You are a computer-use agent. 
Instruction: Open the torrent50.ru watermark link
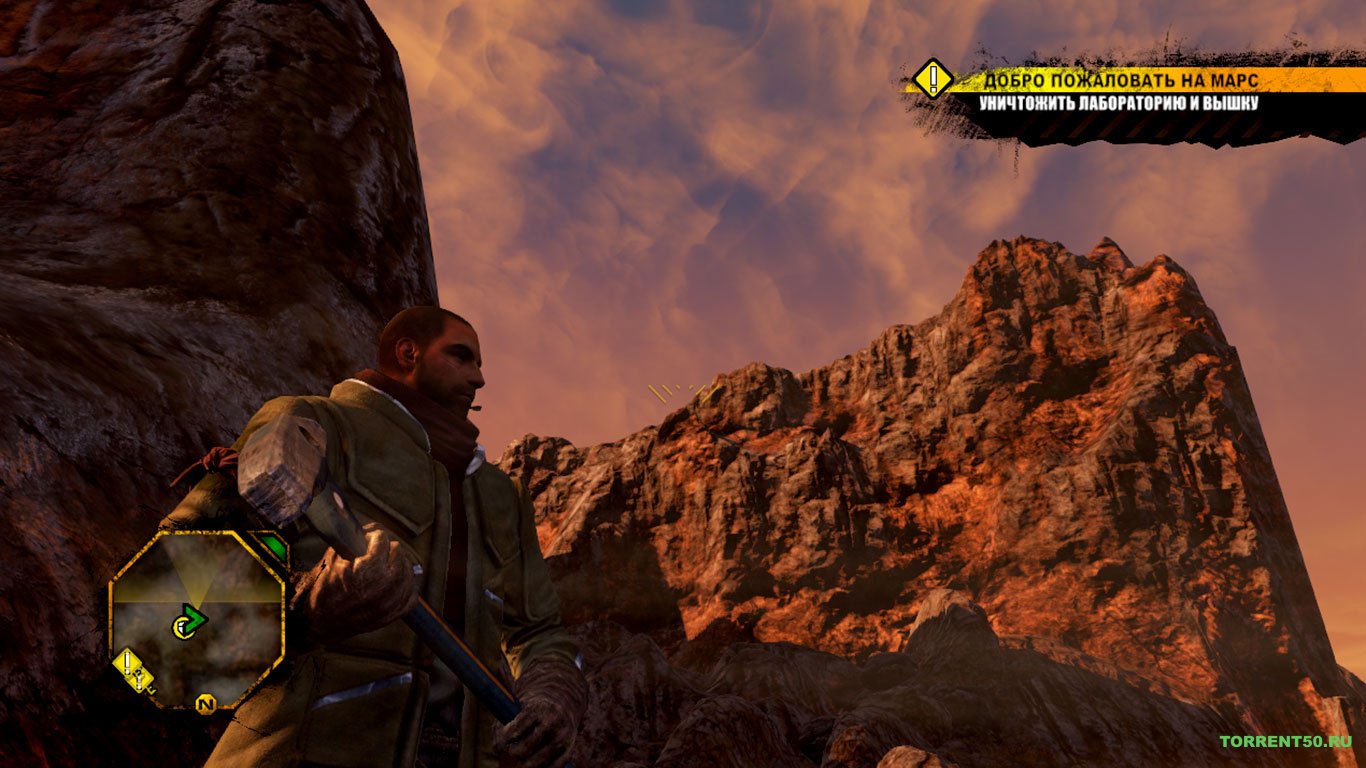tap(1285, 741)
